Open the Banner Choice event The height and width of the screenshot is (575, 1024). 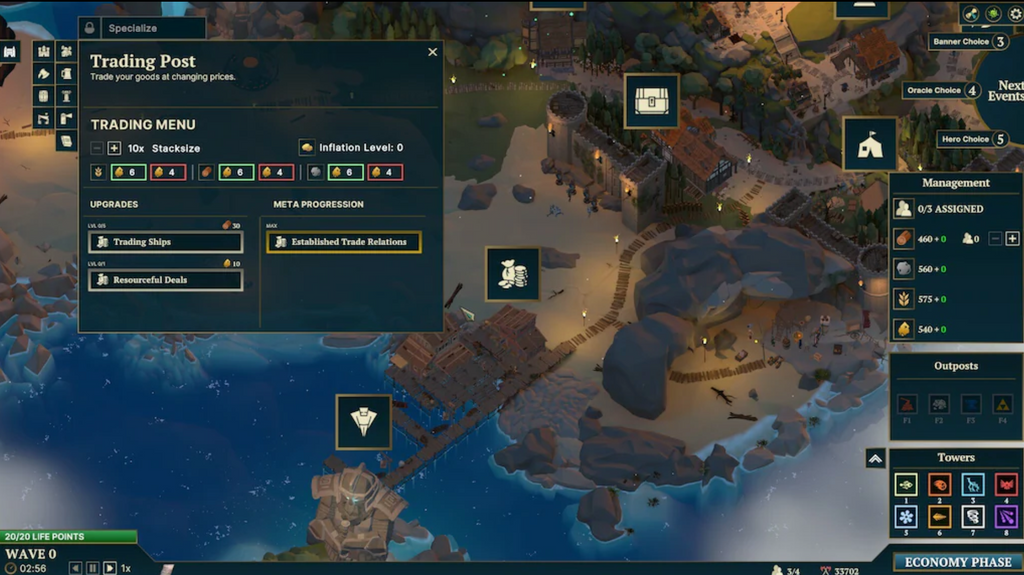tap(970, 42)
